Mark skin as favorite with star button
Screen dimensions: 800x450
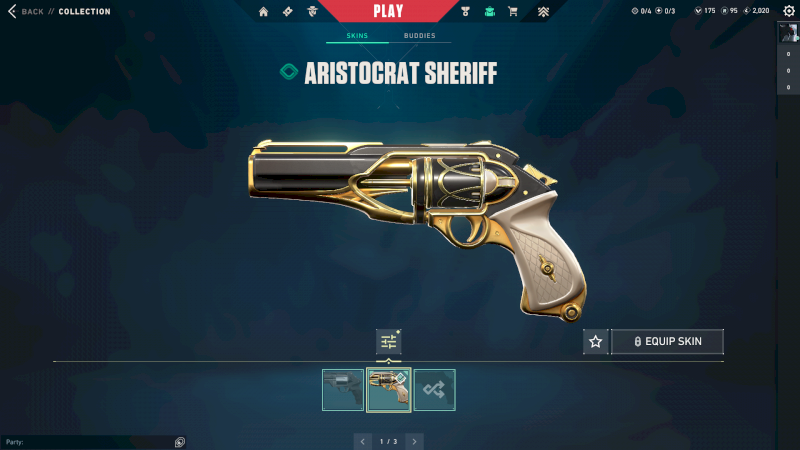(596, 342)
